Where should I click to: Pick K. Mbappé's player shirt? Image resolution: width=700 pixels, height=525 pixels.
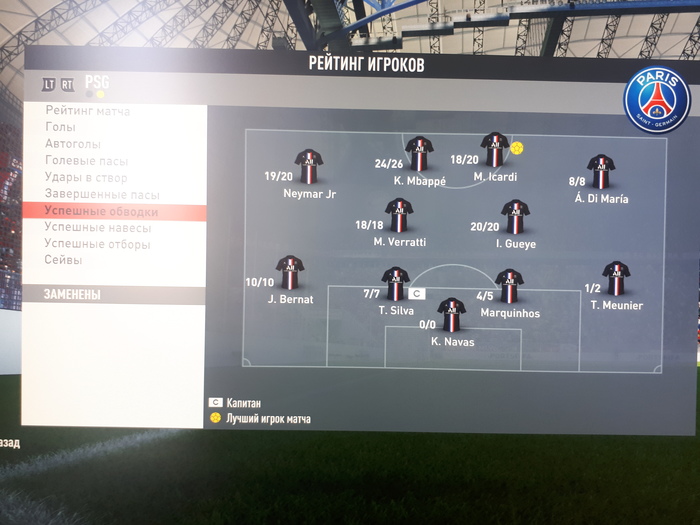tap(419, 153)
